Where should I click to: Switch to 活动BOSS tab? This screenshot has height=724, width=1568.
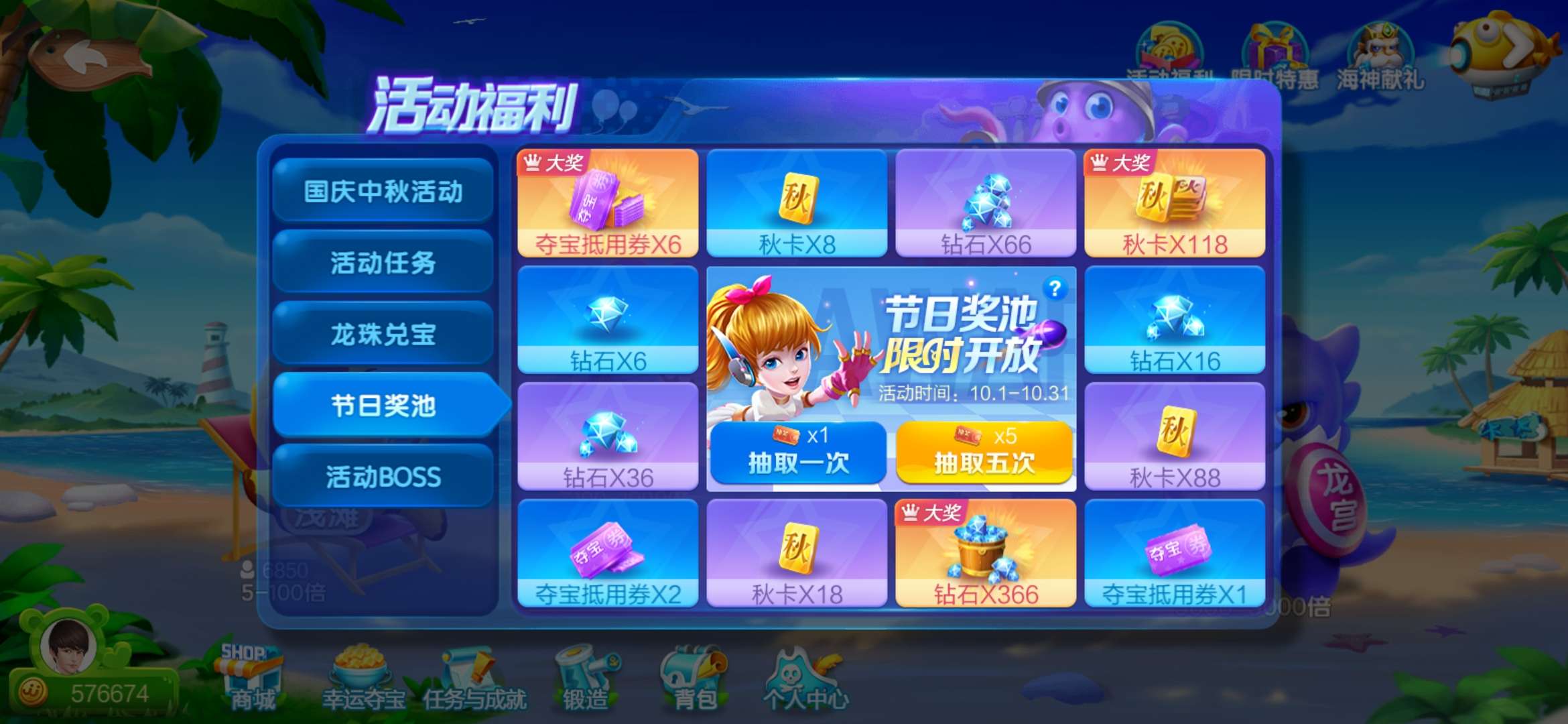click(x=383, y=477)
